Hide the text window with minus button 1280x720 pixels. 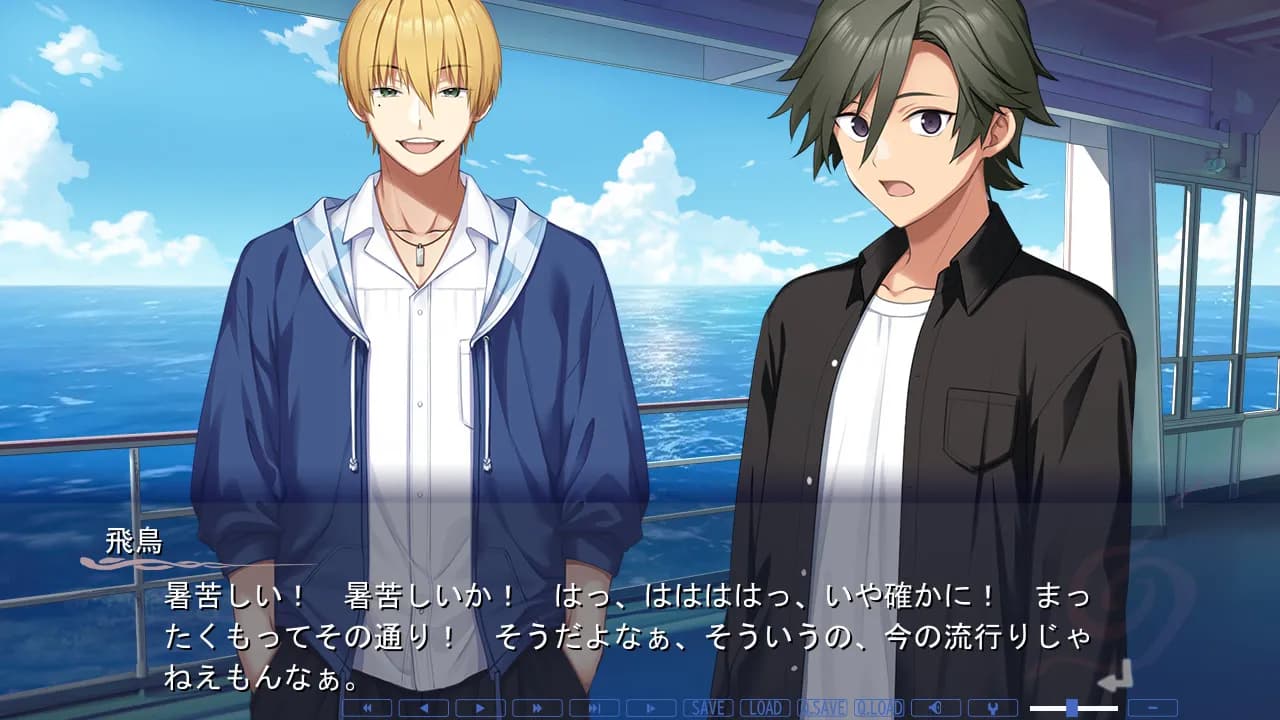[x=1153, y=708]
